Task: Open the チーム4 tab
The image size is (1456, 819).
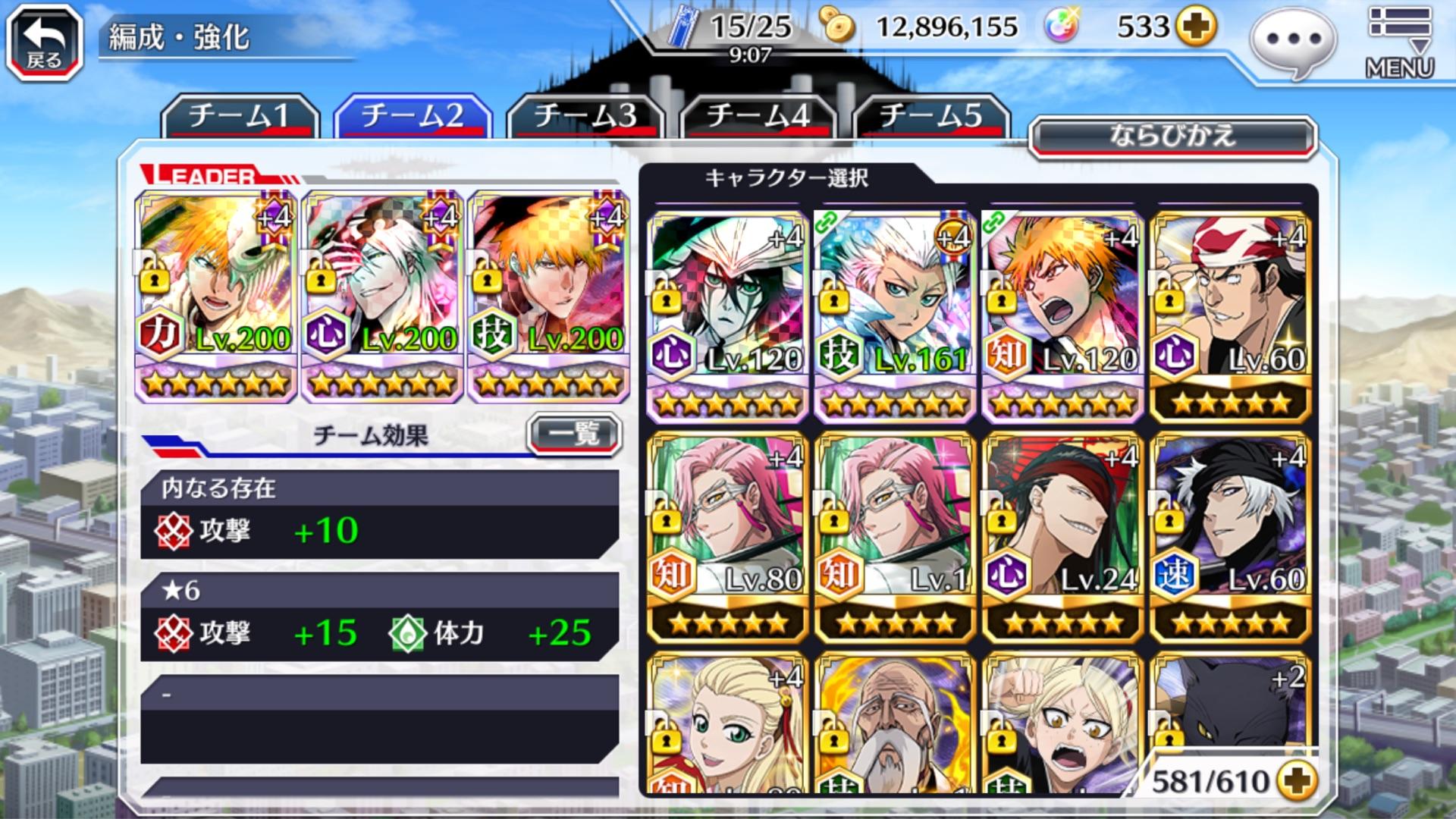Action: 758,116
